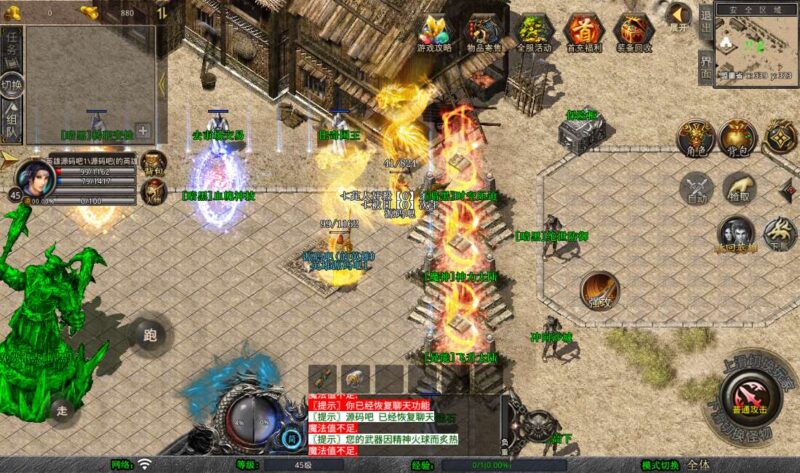This screenshot has height=473, width=800.
Task: Toggle the 自动 auto-combat button
Action: click(x=697, y=188)
